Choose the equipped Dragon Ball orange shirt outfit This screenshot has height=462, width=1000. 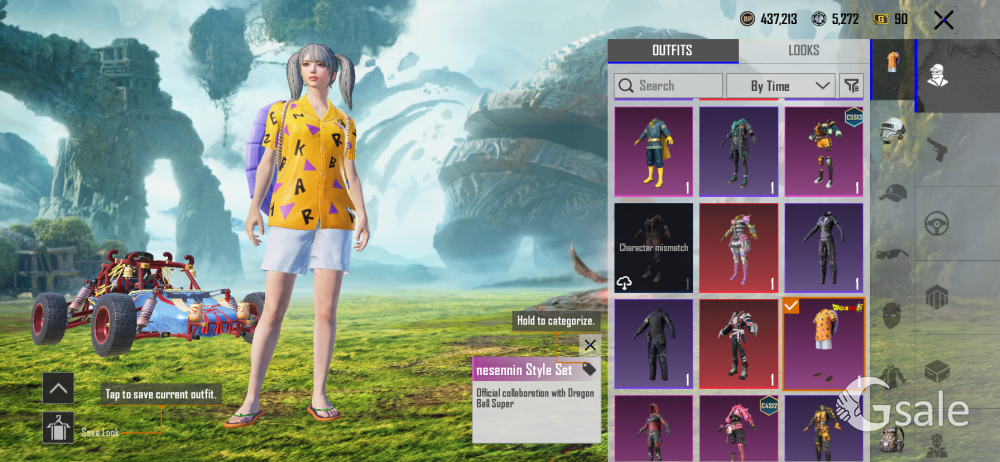tap(824, 343)
